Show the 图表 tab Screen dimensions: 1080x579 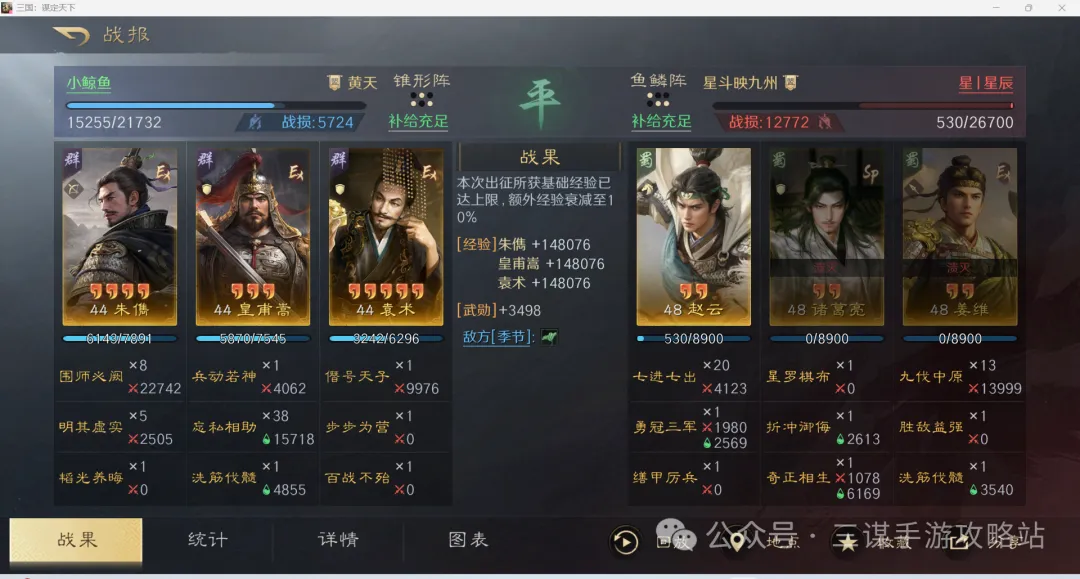(468, 540)
